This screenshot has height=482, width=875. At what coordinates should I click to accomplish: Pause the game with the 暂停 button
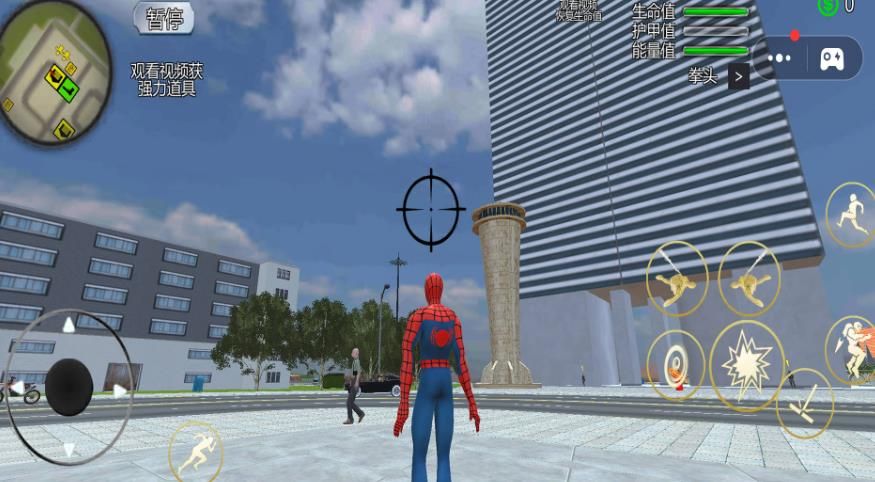point(164,17)
